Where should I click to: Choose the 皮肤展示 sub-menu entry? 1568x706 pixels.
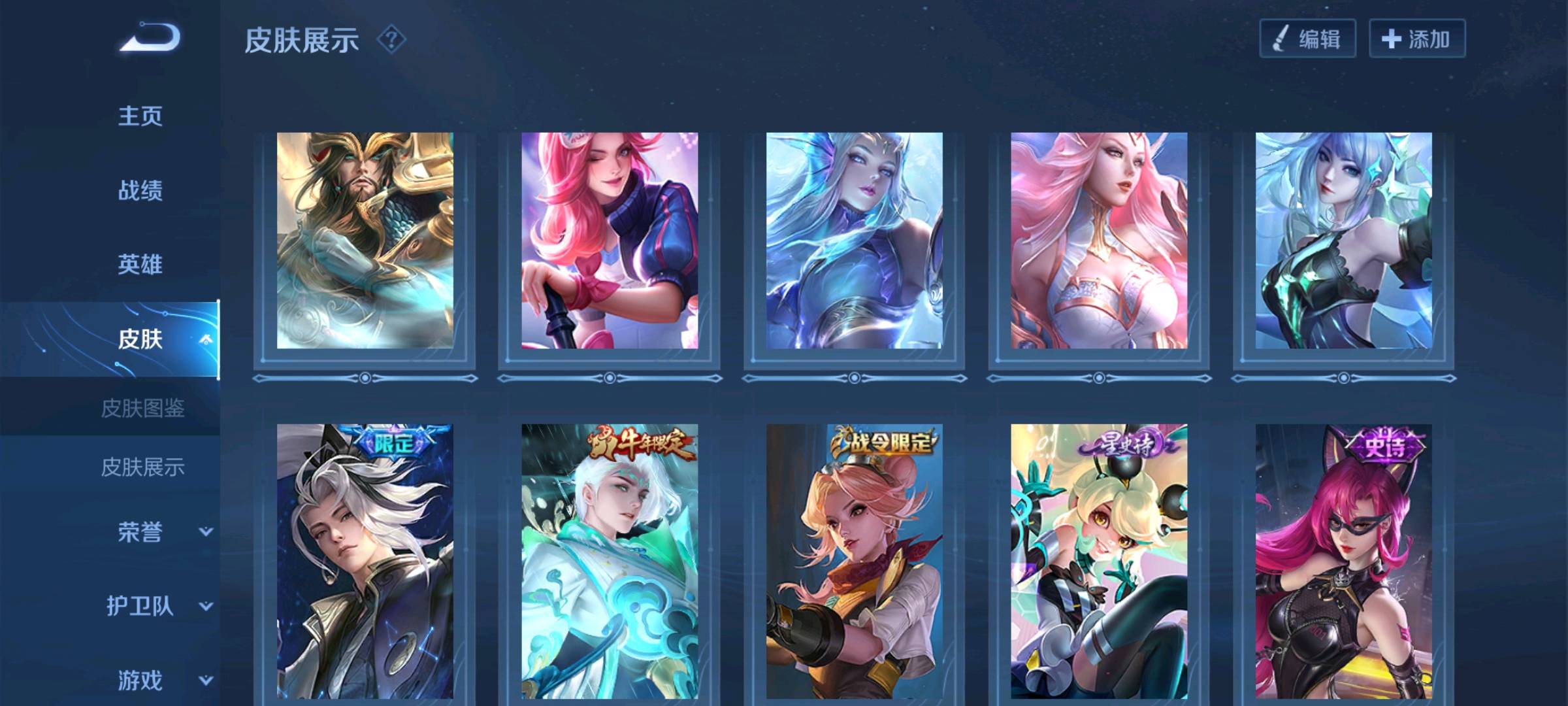coord(142,467)
